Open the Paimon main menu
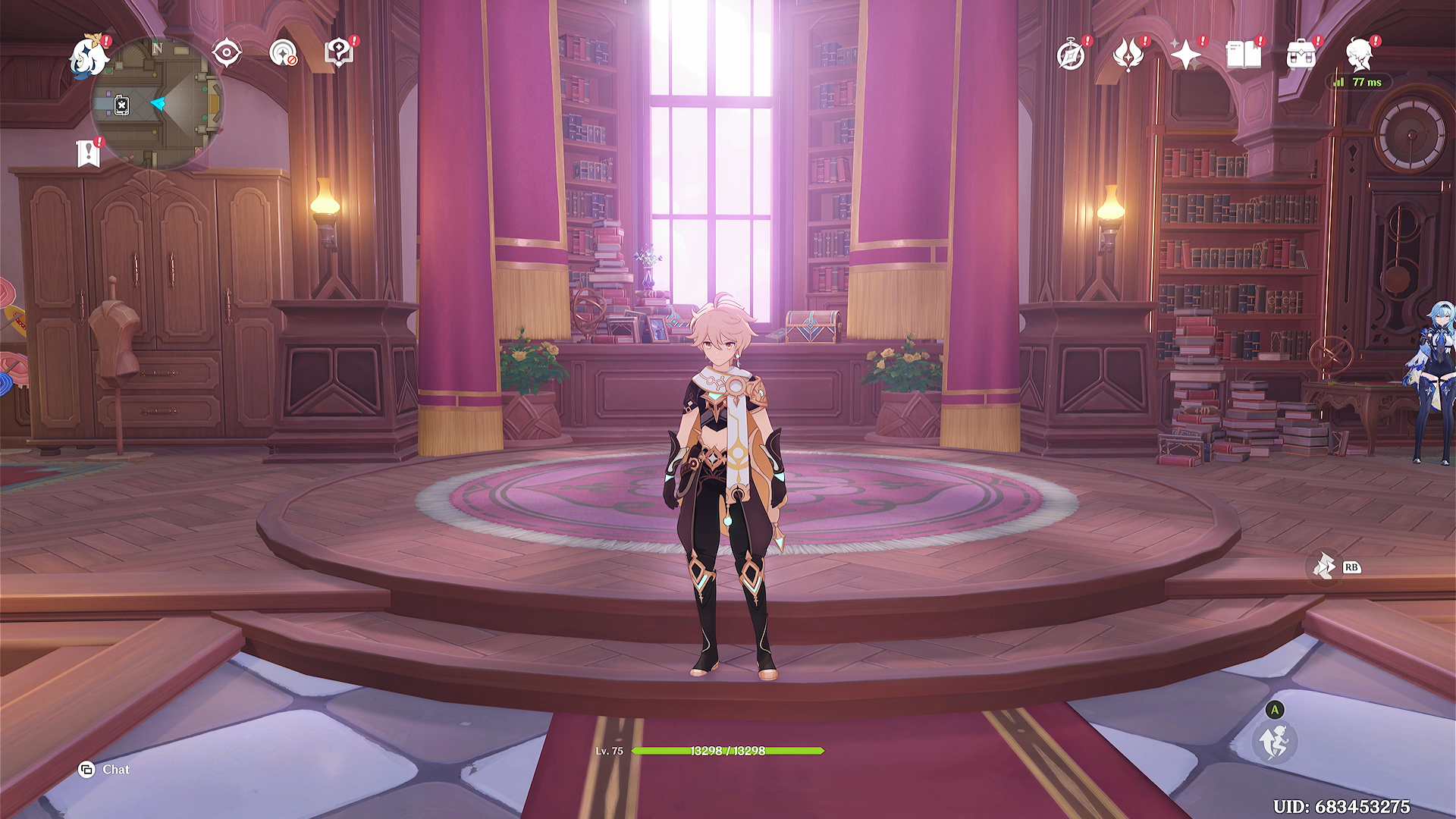 (x=89, y=58)
